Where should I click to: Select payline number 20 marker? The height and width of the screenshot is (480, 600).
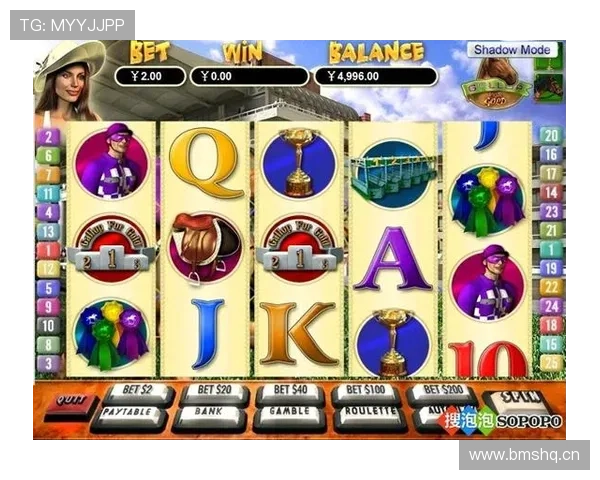pyautogui.click(x=550, y=137)
